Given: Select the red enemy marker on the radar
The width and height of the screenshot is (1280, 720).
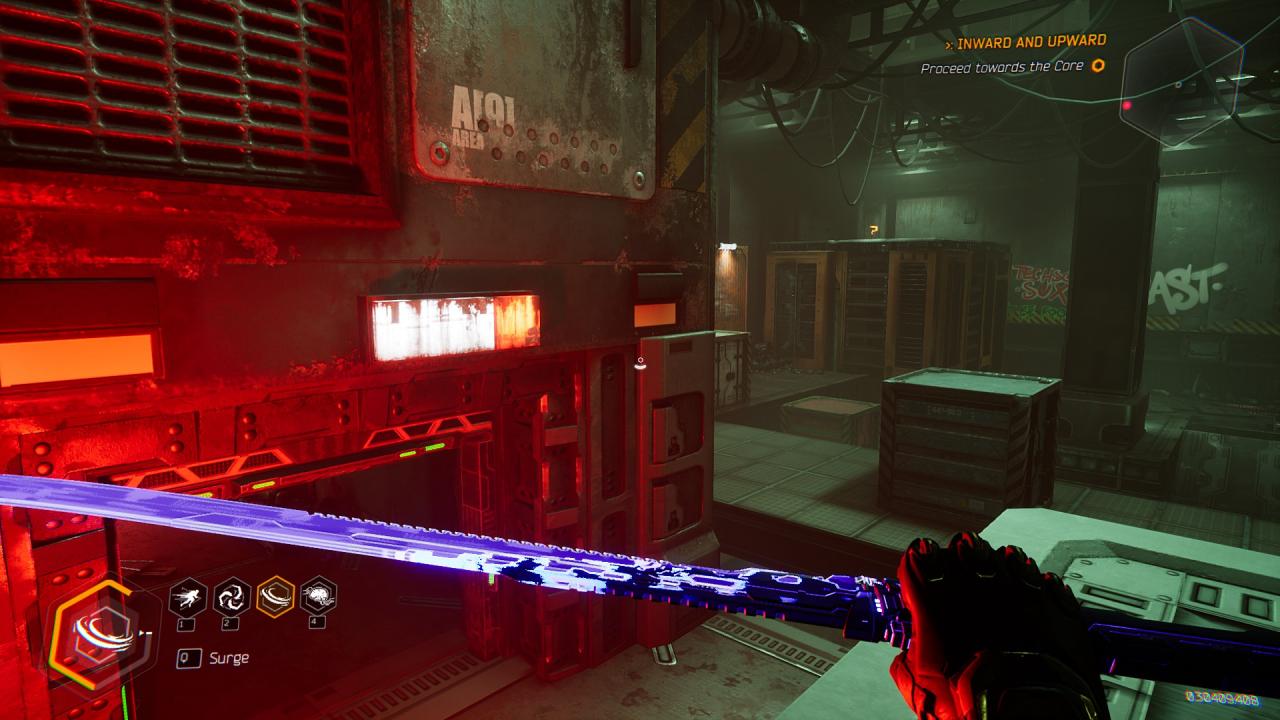Looking at the screenshot, I should coord(1127,105).
